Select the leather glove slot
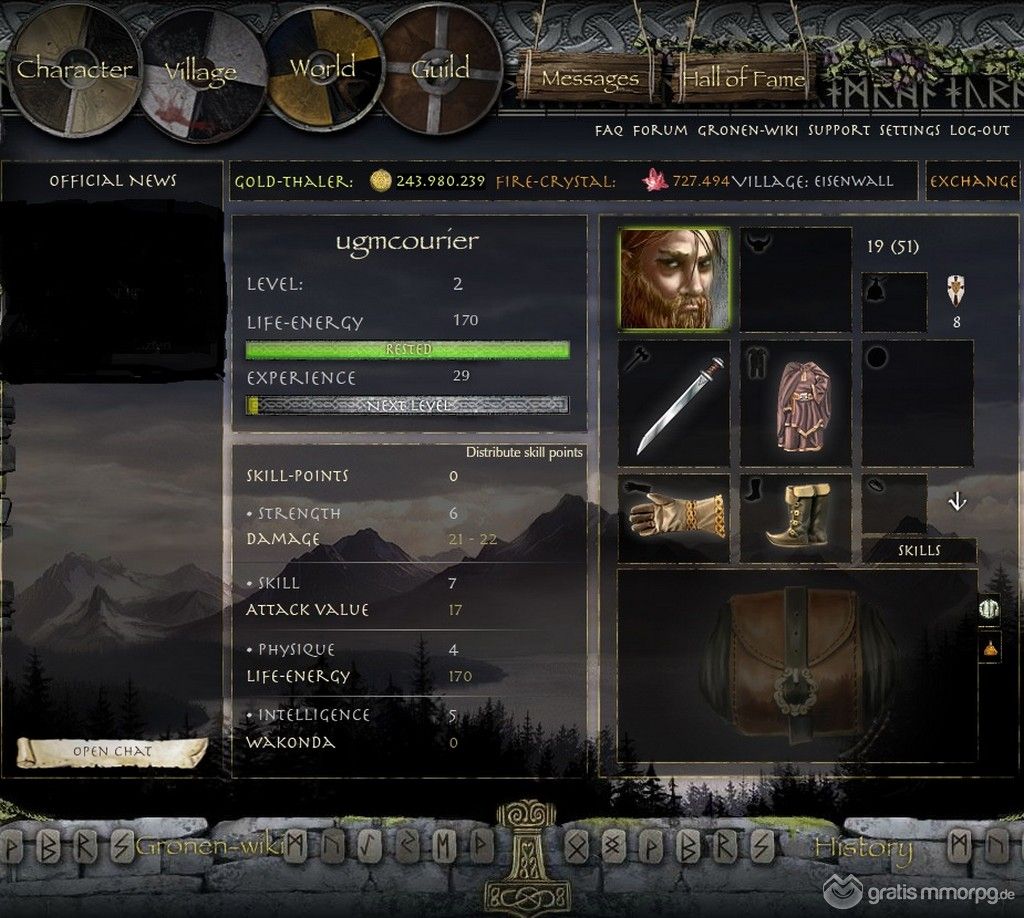1024x918 pixels. 673,517
